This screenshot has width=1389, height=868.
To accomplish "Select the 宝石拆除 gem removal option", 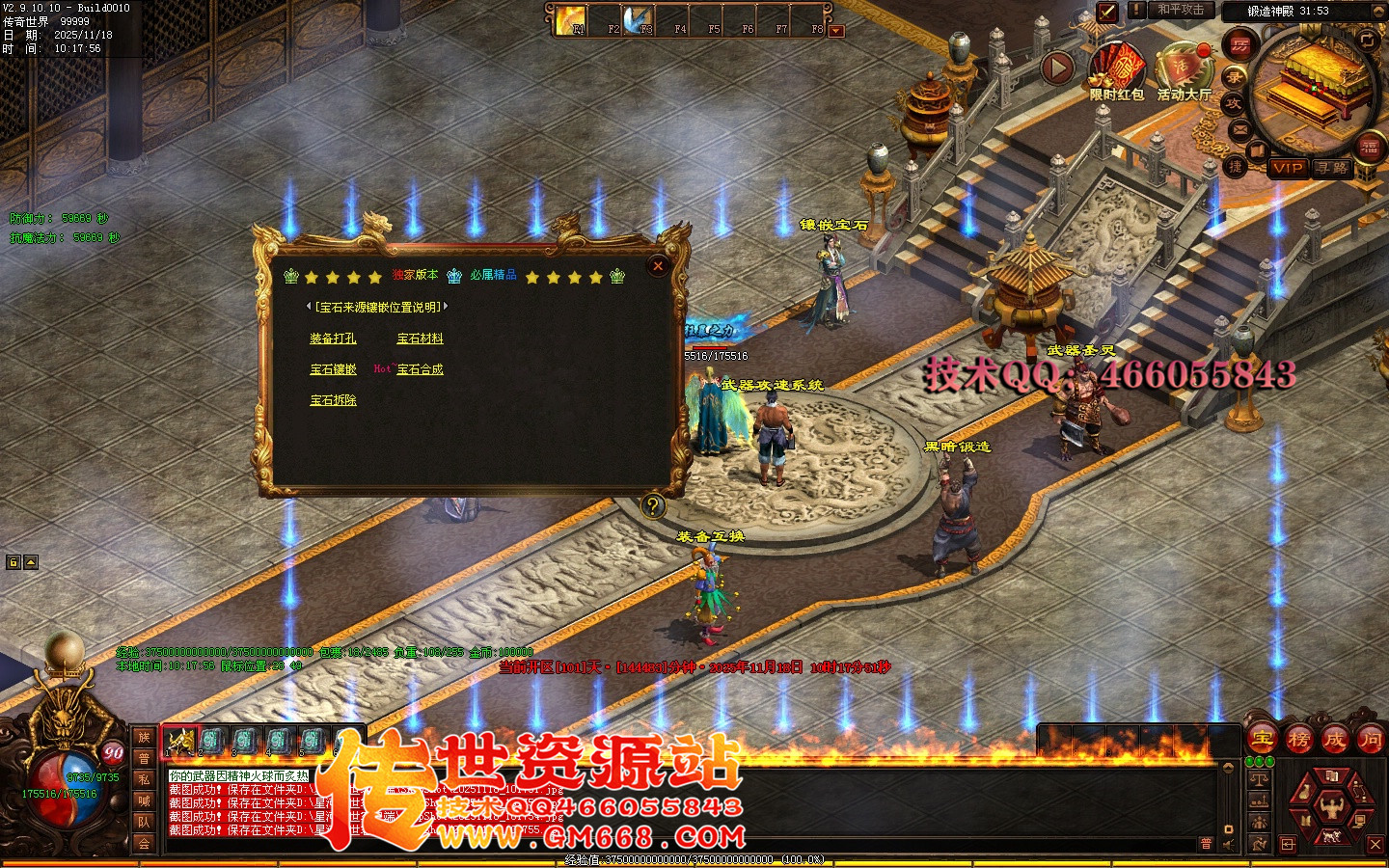I will [333, 400].
